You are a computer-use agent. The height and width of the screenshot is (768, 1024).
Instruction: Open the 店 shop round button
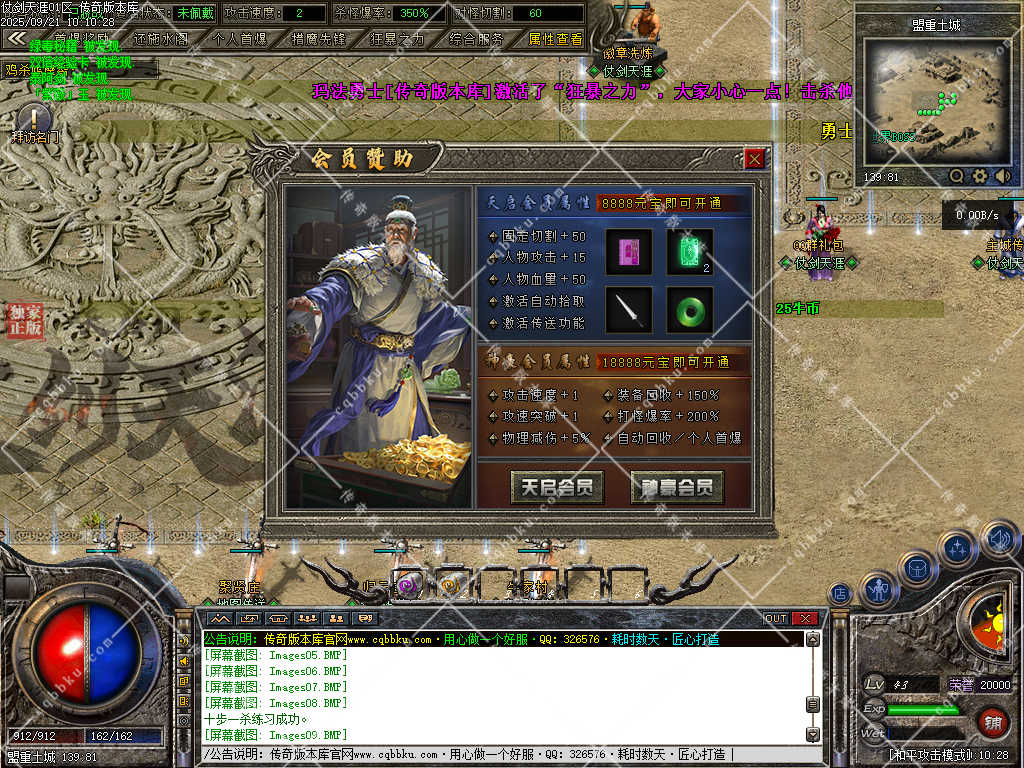(840, 593)
